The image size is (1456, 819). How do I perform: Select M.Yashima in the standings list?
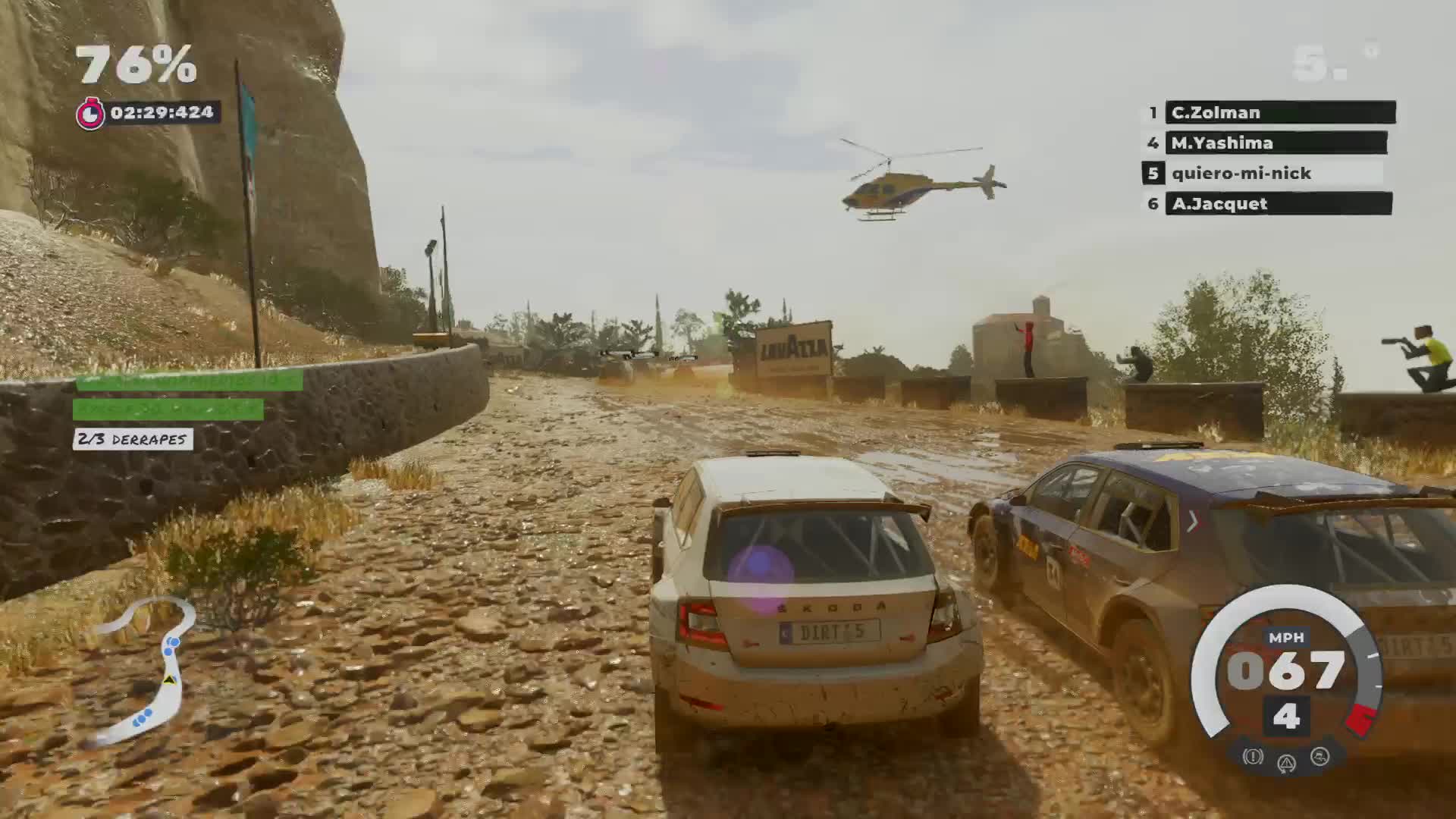(x=1276, y=143)
